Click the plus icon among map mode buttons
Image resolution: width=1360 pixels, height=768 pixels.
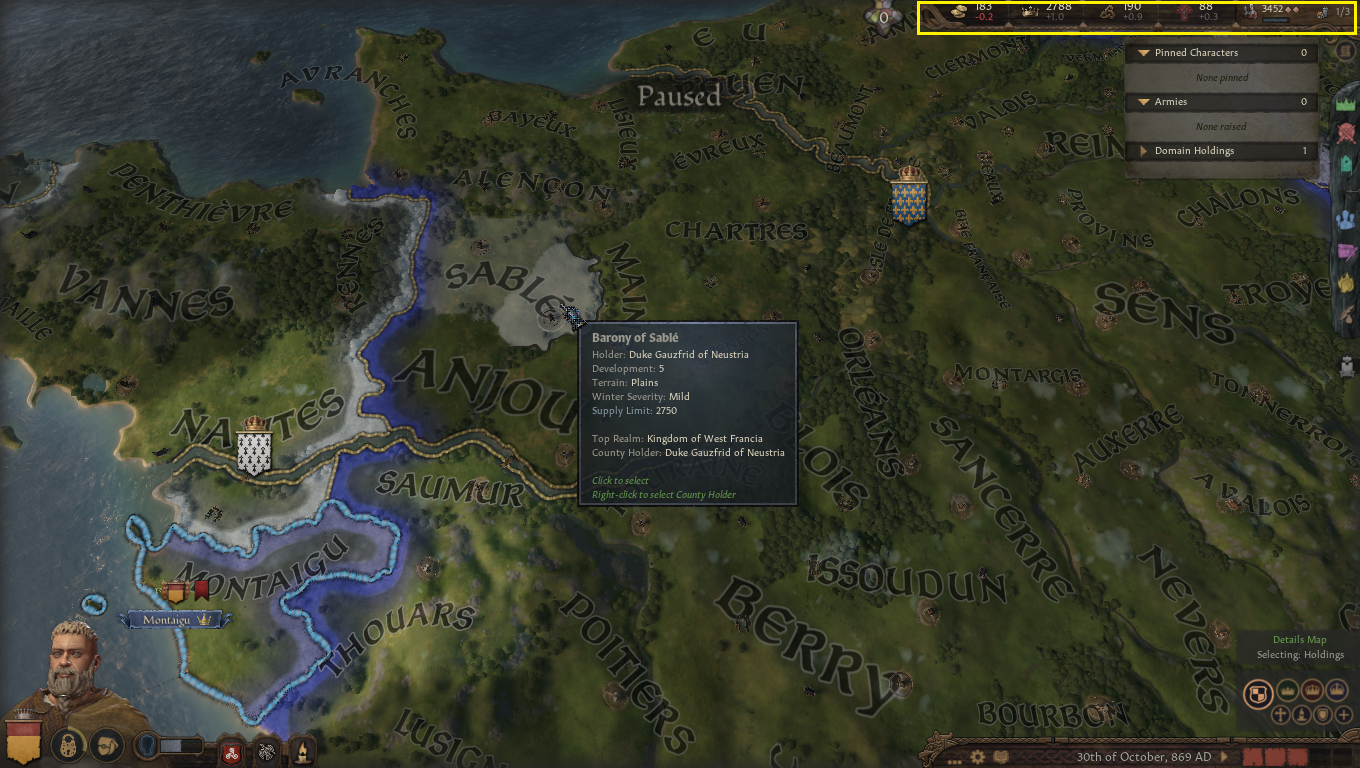click(x=1345, y=715)
